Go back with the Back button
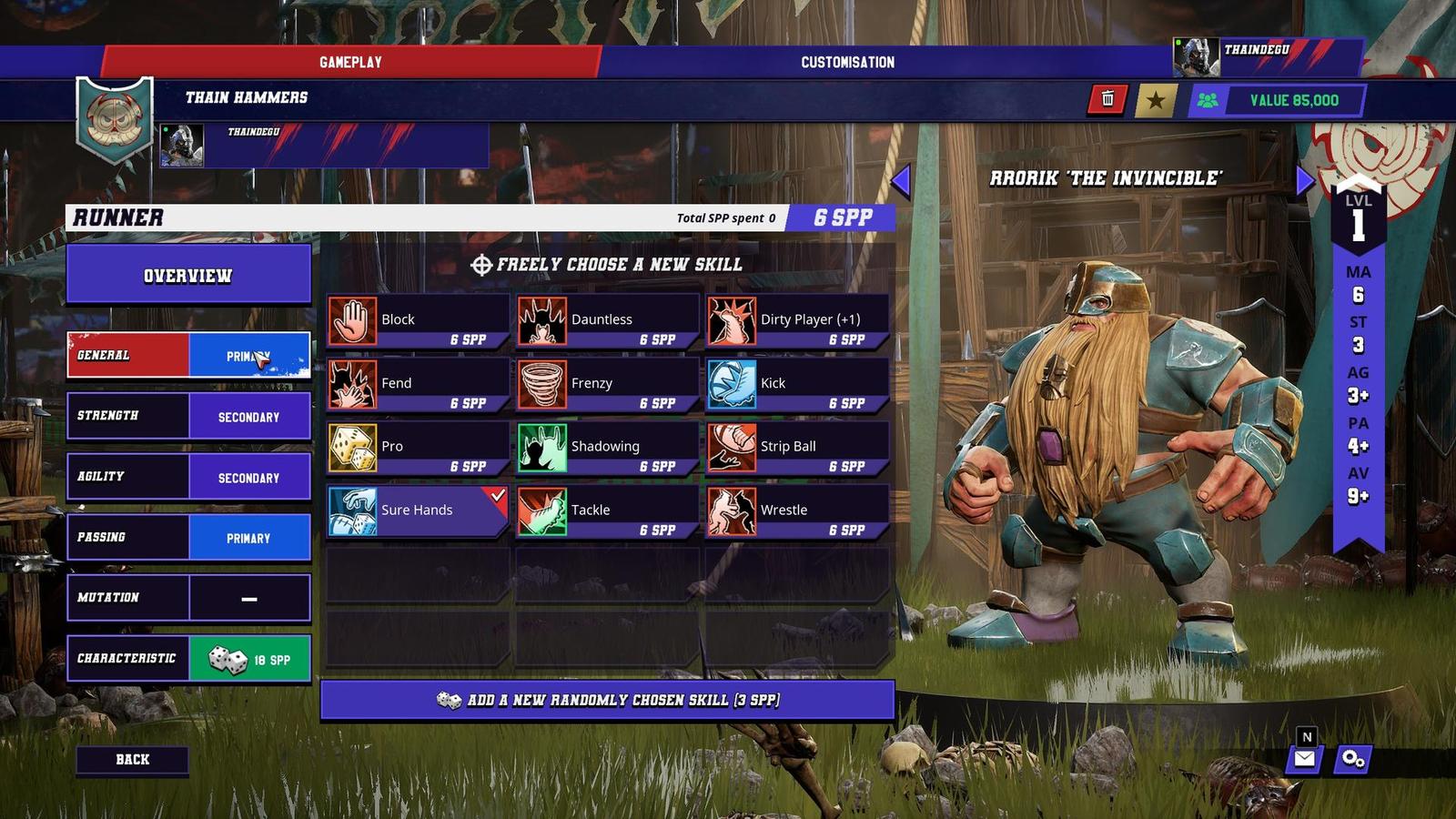The width and height of the screenshot is (1456, 819). [x=133, y=760]
